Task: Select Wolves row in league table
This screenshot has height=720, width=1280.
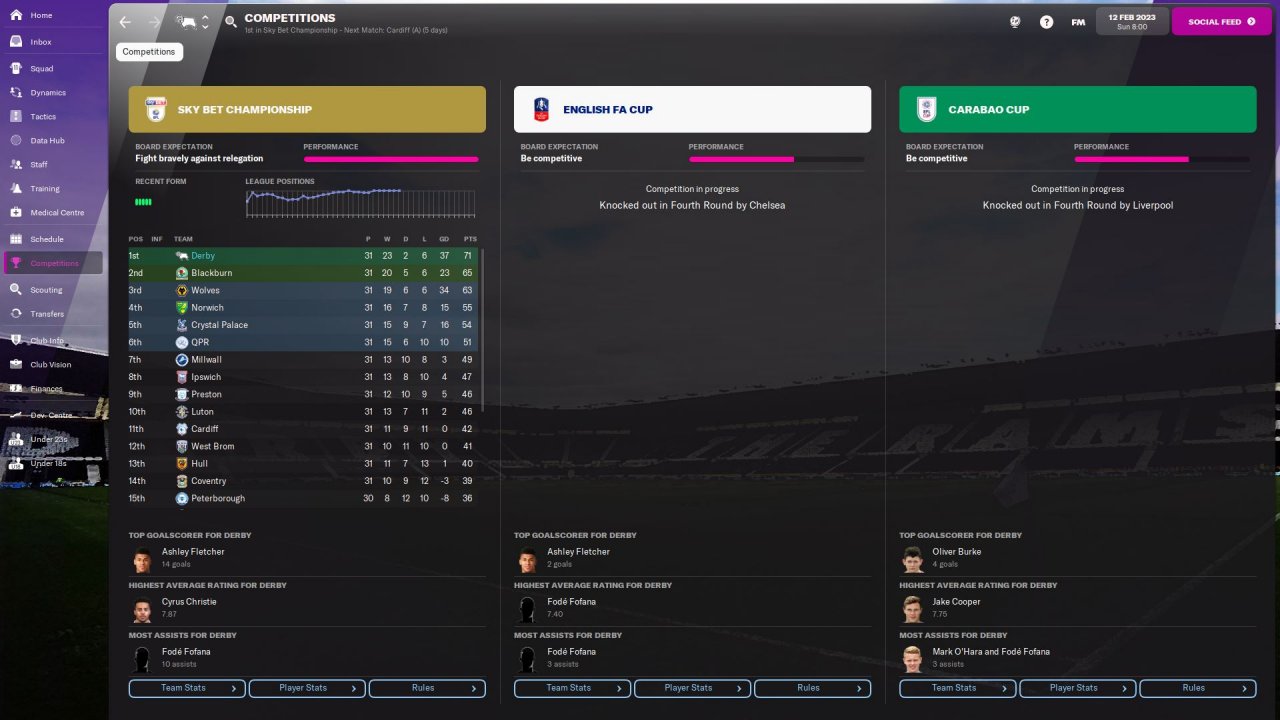Action: tap(205, 290)
